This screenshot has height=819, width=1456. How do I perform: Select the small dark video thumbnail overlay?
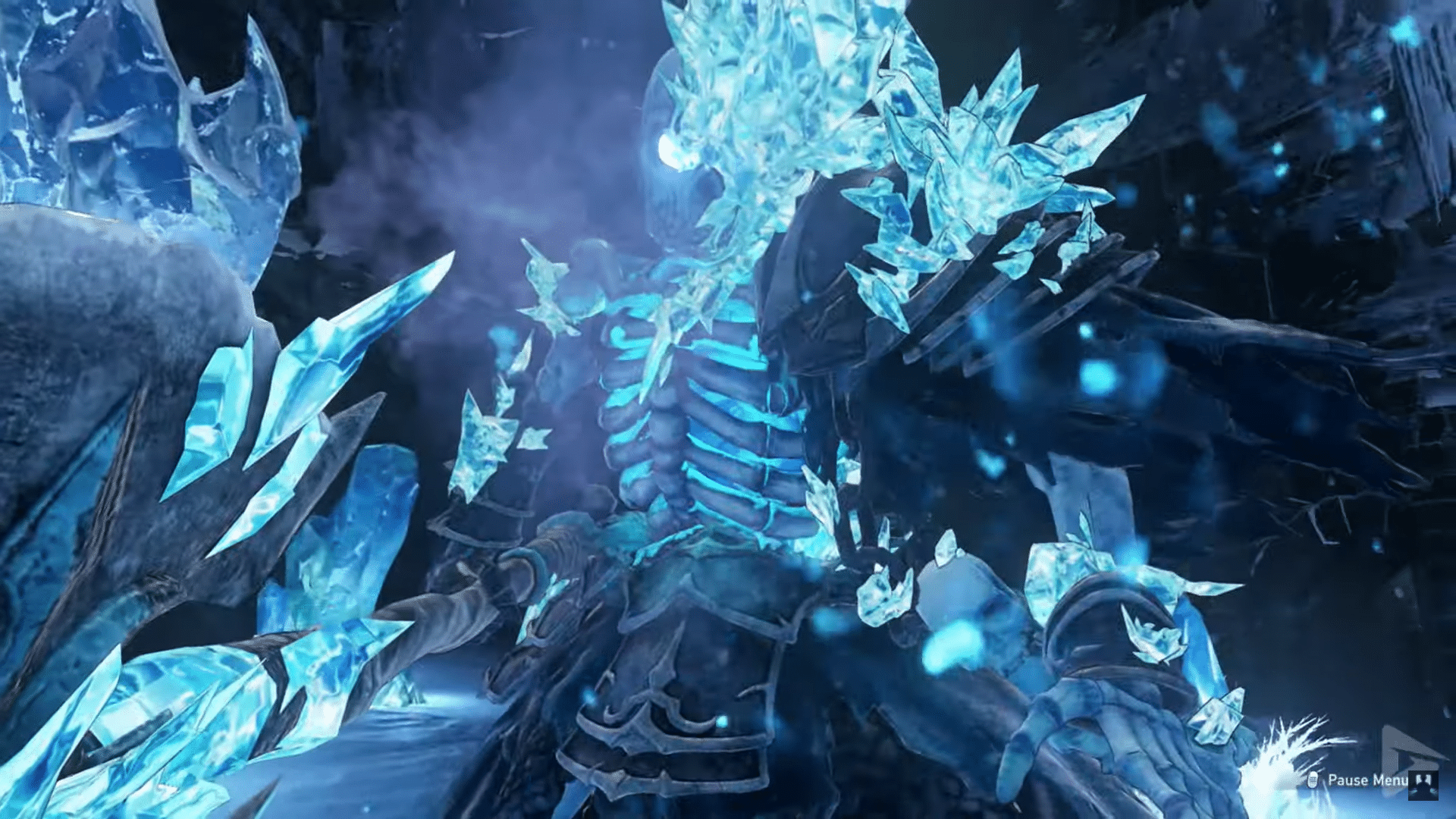click(x=1423, y=786)
